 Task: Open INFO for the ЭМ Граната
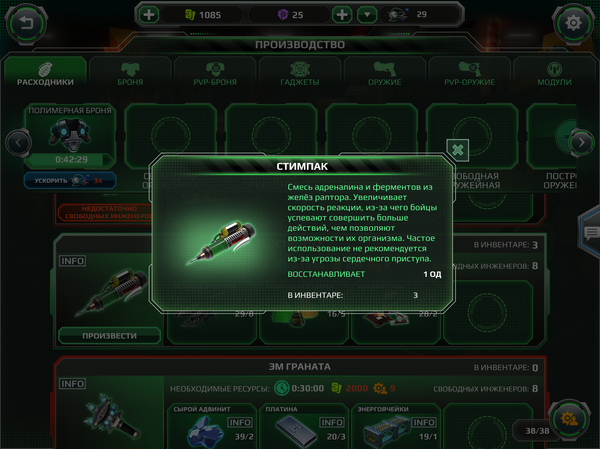[x=72, y=383]
